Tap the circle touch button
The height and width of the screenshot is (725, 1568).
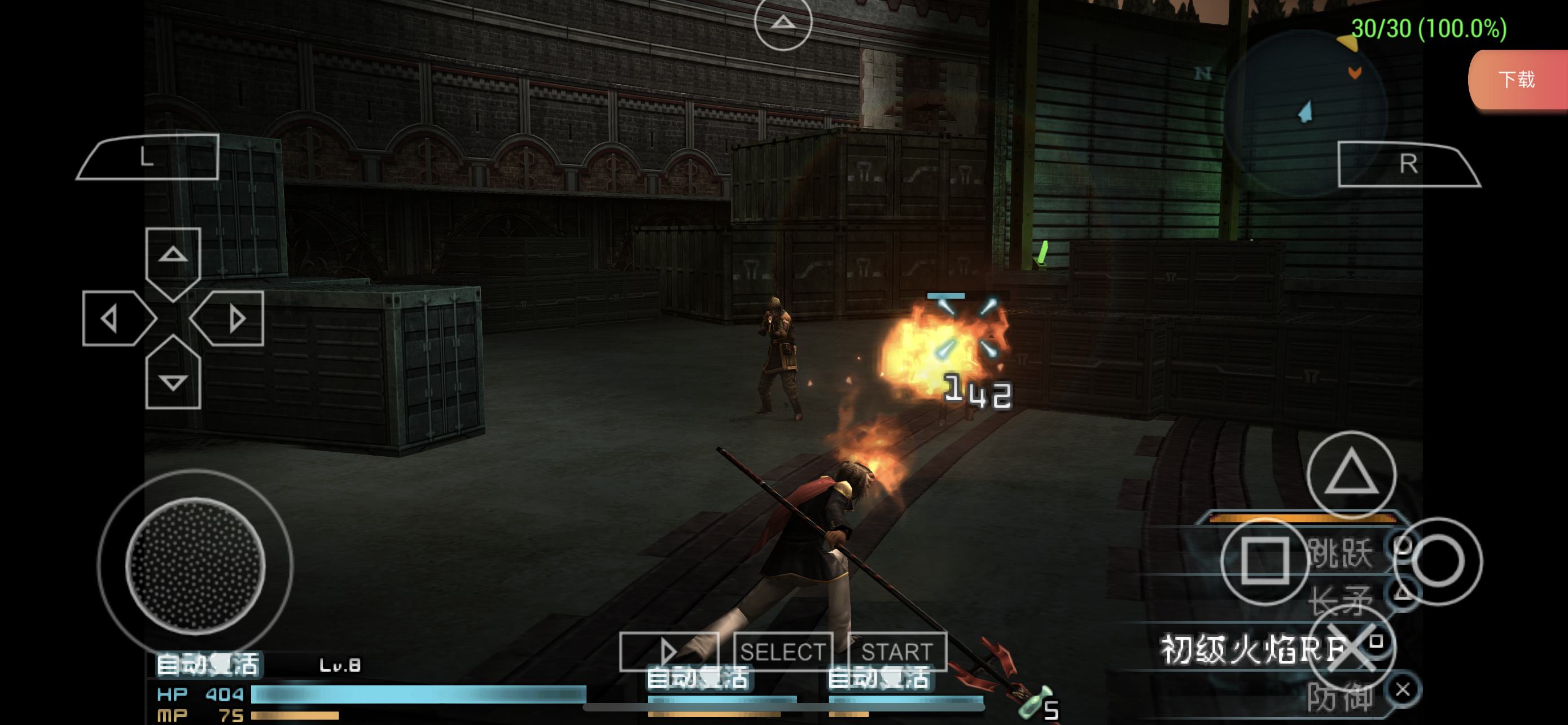1437,560
